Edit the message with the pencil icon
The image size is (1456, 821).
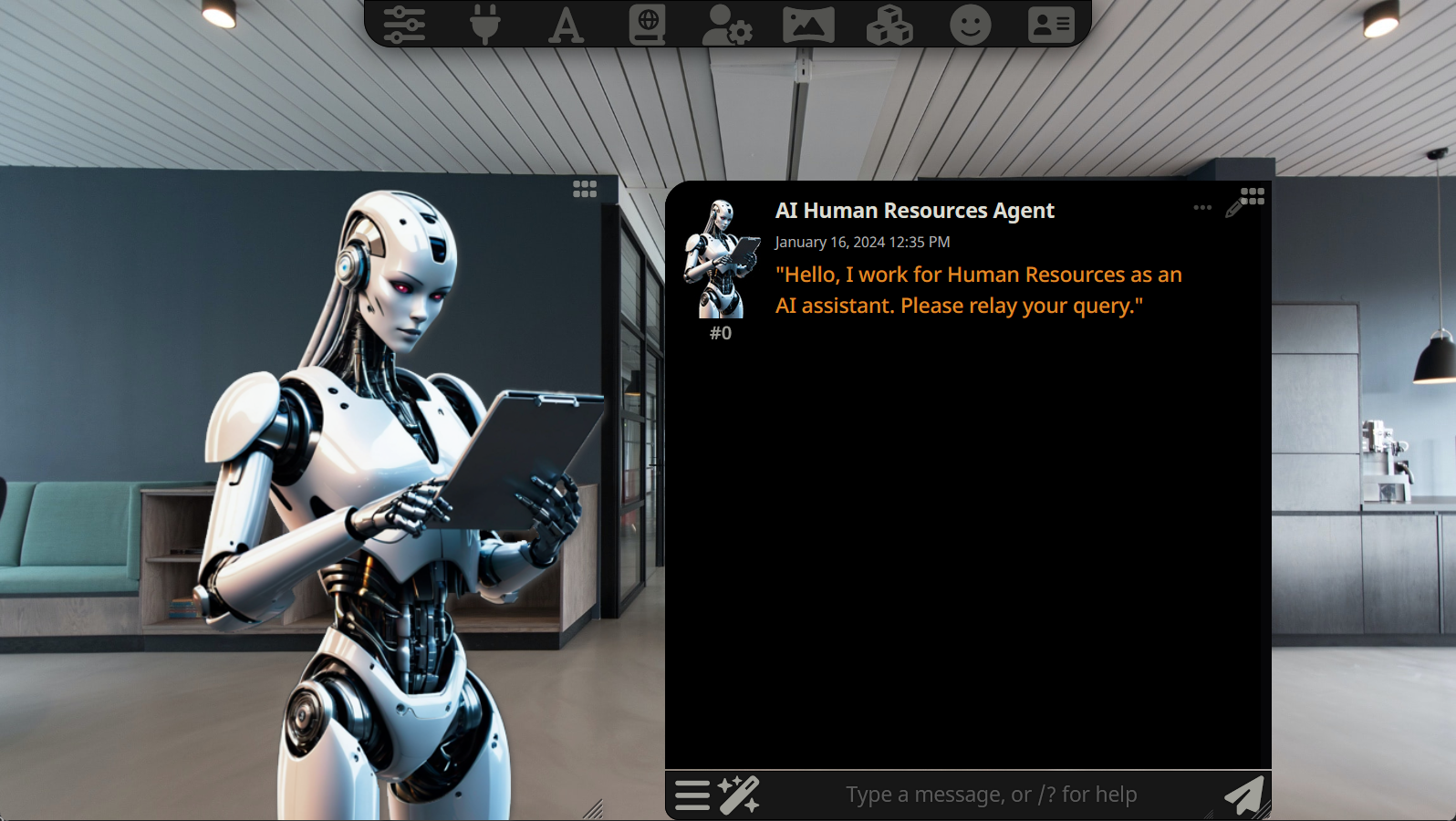click(x=1233, y=210)
